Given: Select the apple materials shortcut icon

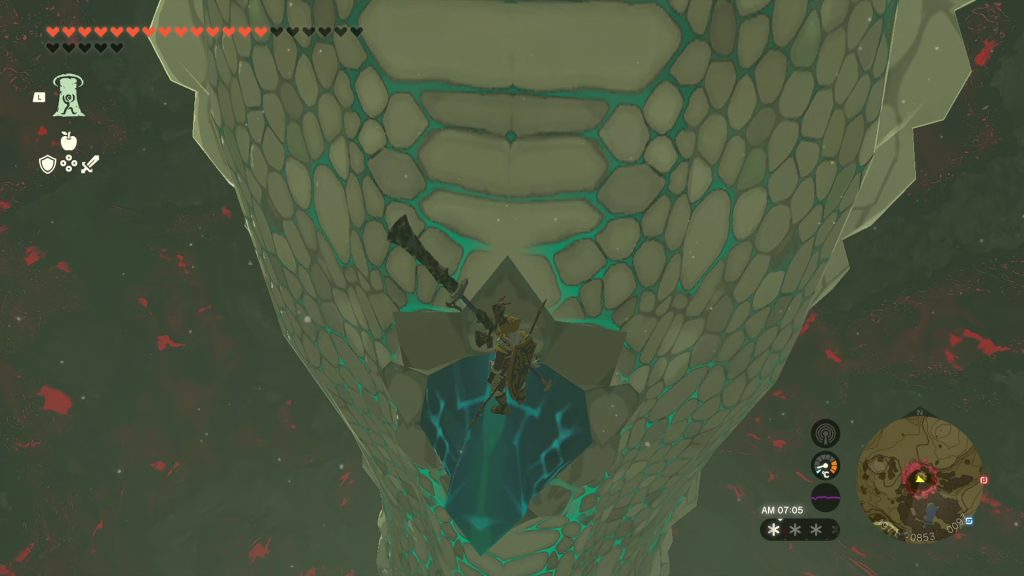Looking at the screenshot, I should [69, 141].
